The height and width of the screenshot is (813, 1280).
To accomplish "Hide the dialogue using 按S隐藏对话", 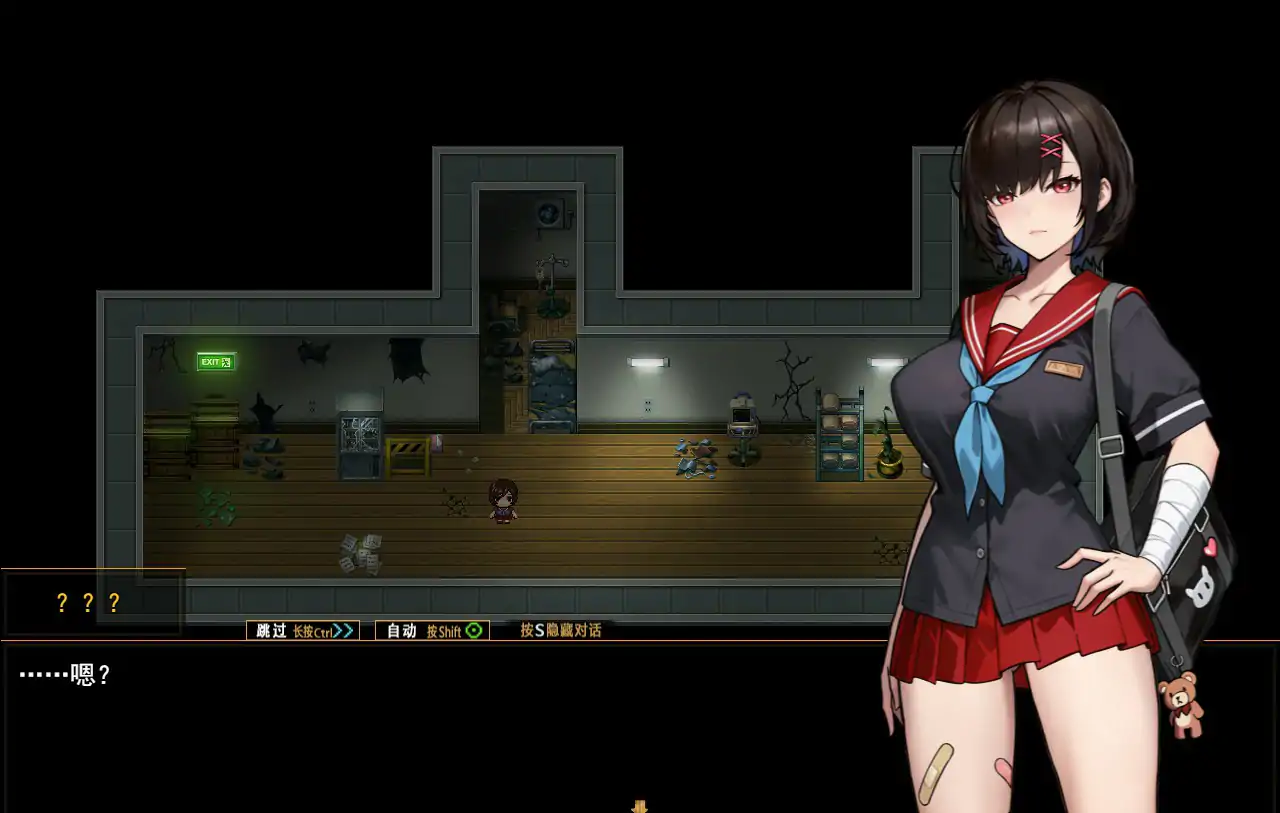I will coord(558,630).
